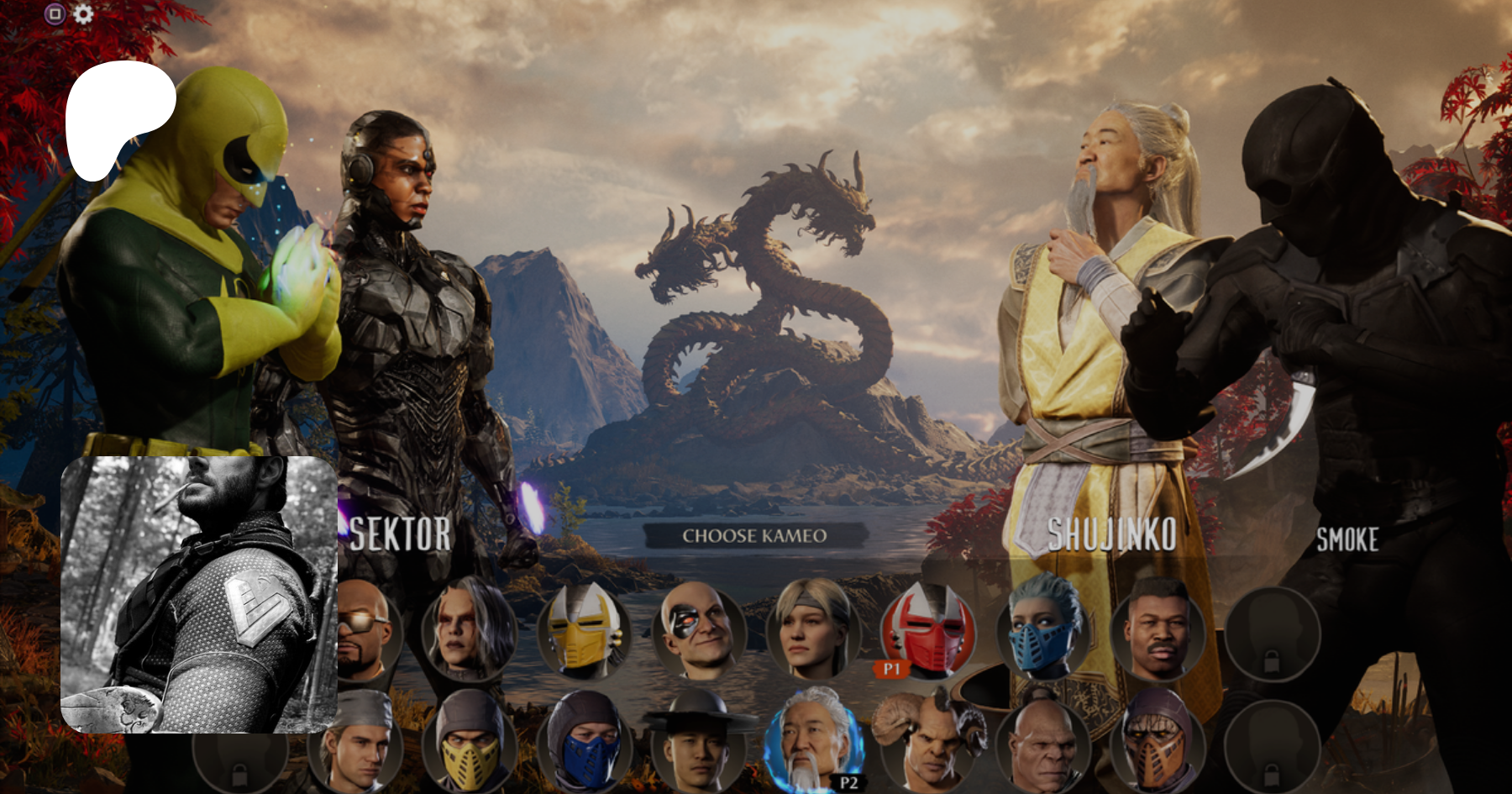Open settings via the gear icon
This screenshot has width=1512, height=794.
(83, 14)
